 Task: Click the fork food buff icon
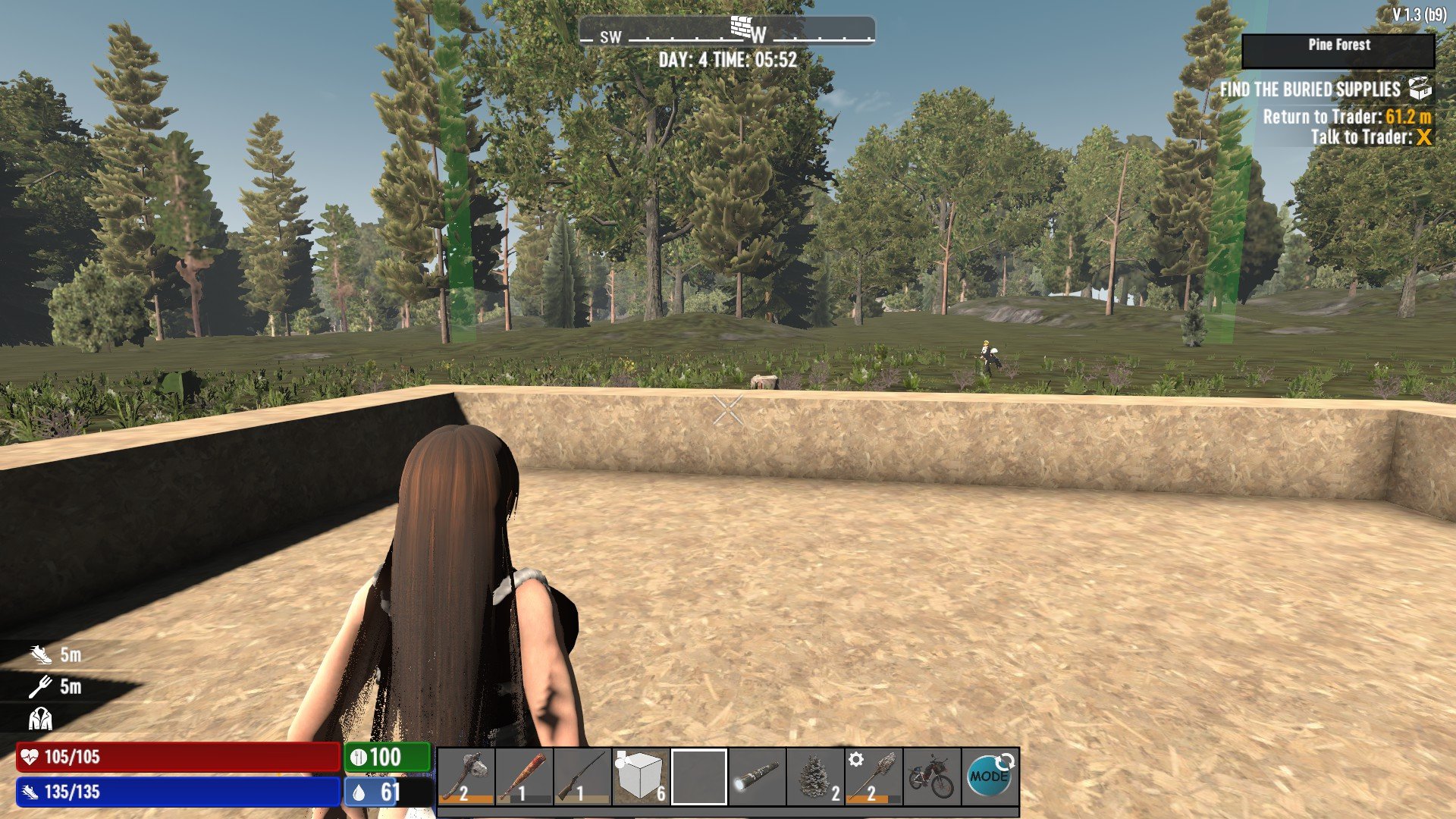[x=40, y=687]
